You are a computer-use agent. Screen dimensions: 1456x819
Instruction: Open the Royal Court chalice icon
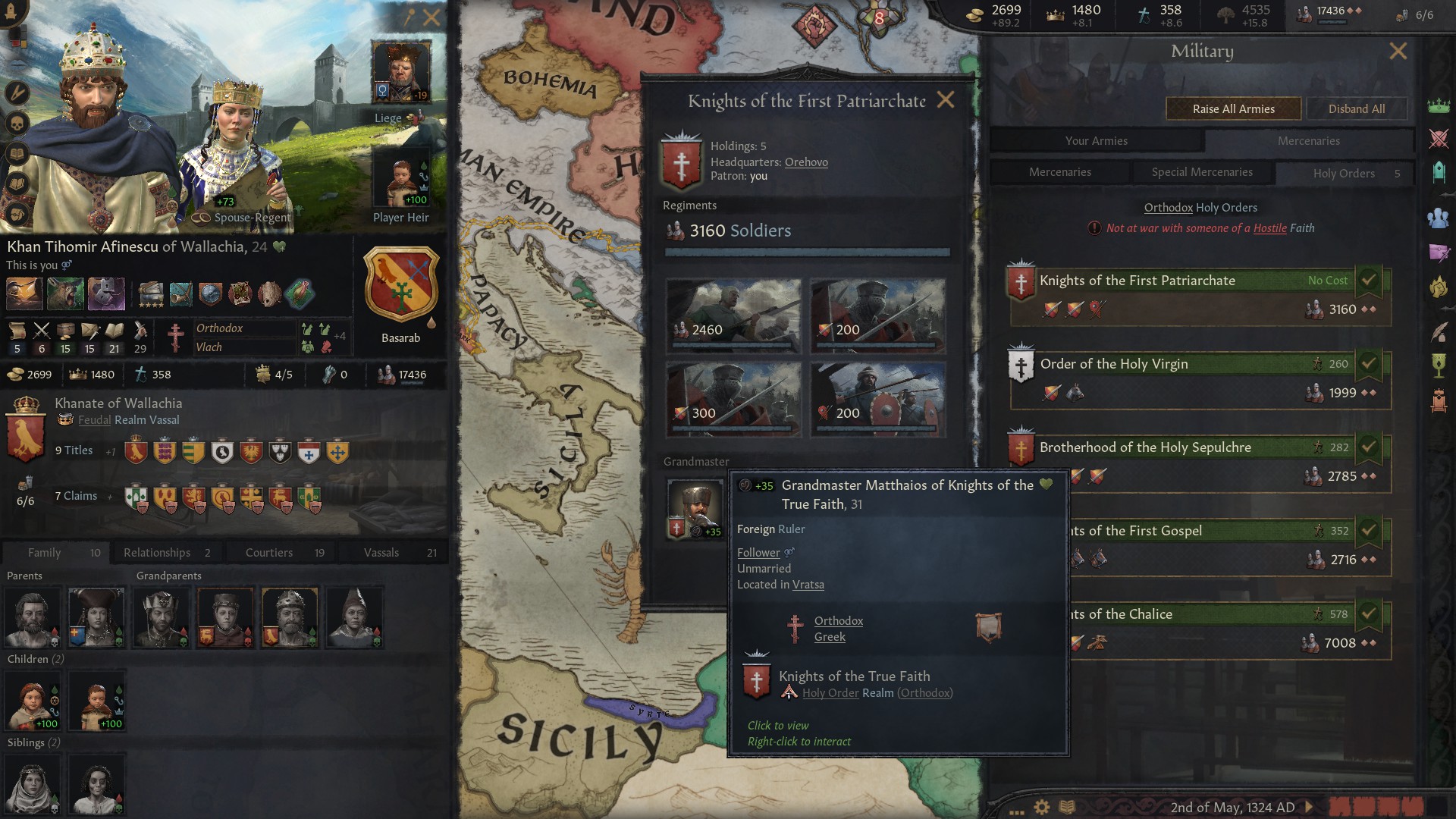(1439, 365)
